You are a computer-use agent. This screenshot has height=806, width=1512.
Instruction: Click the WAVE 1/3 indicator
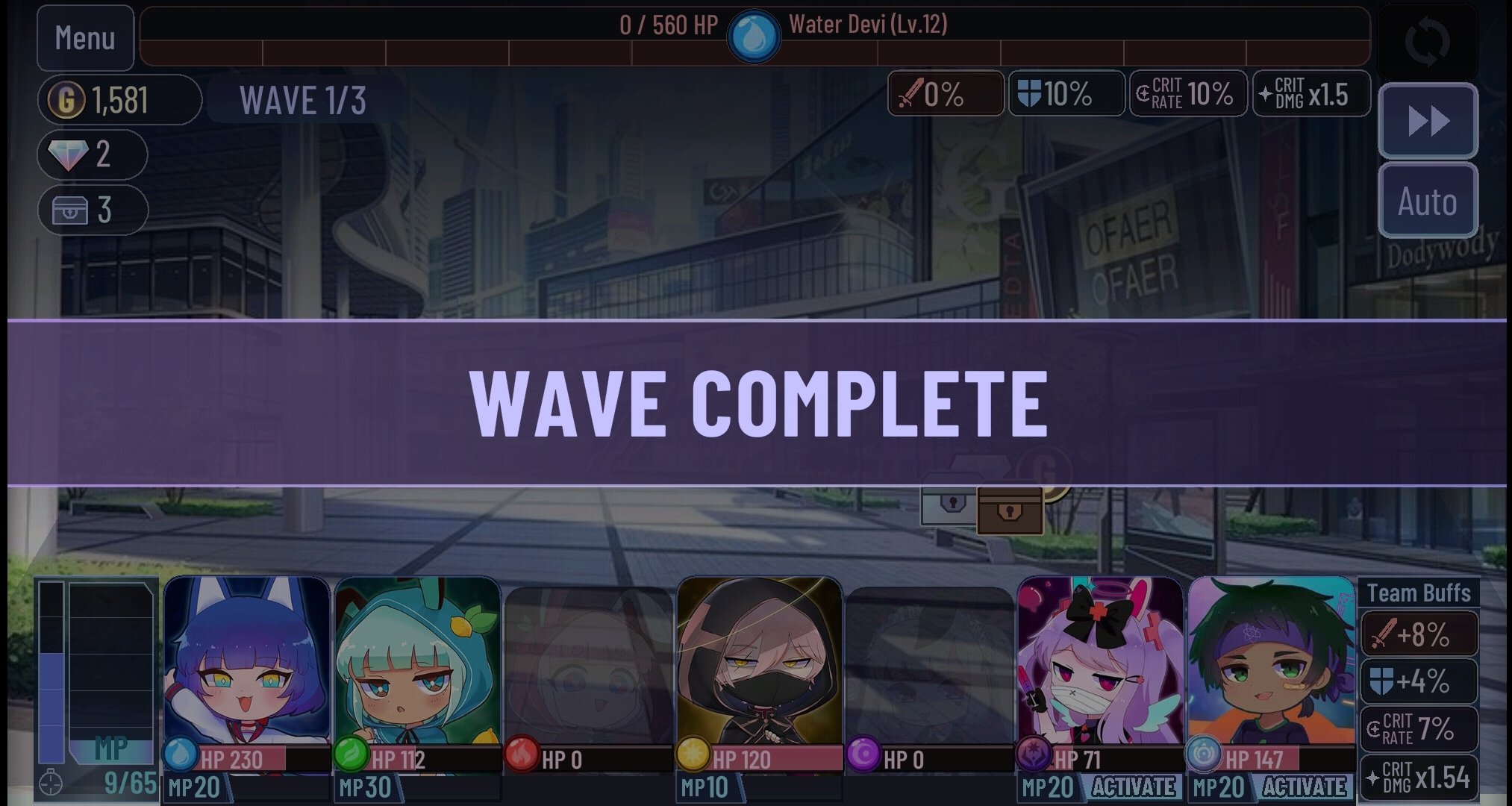[x=303, y=99]
